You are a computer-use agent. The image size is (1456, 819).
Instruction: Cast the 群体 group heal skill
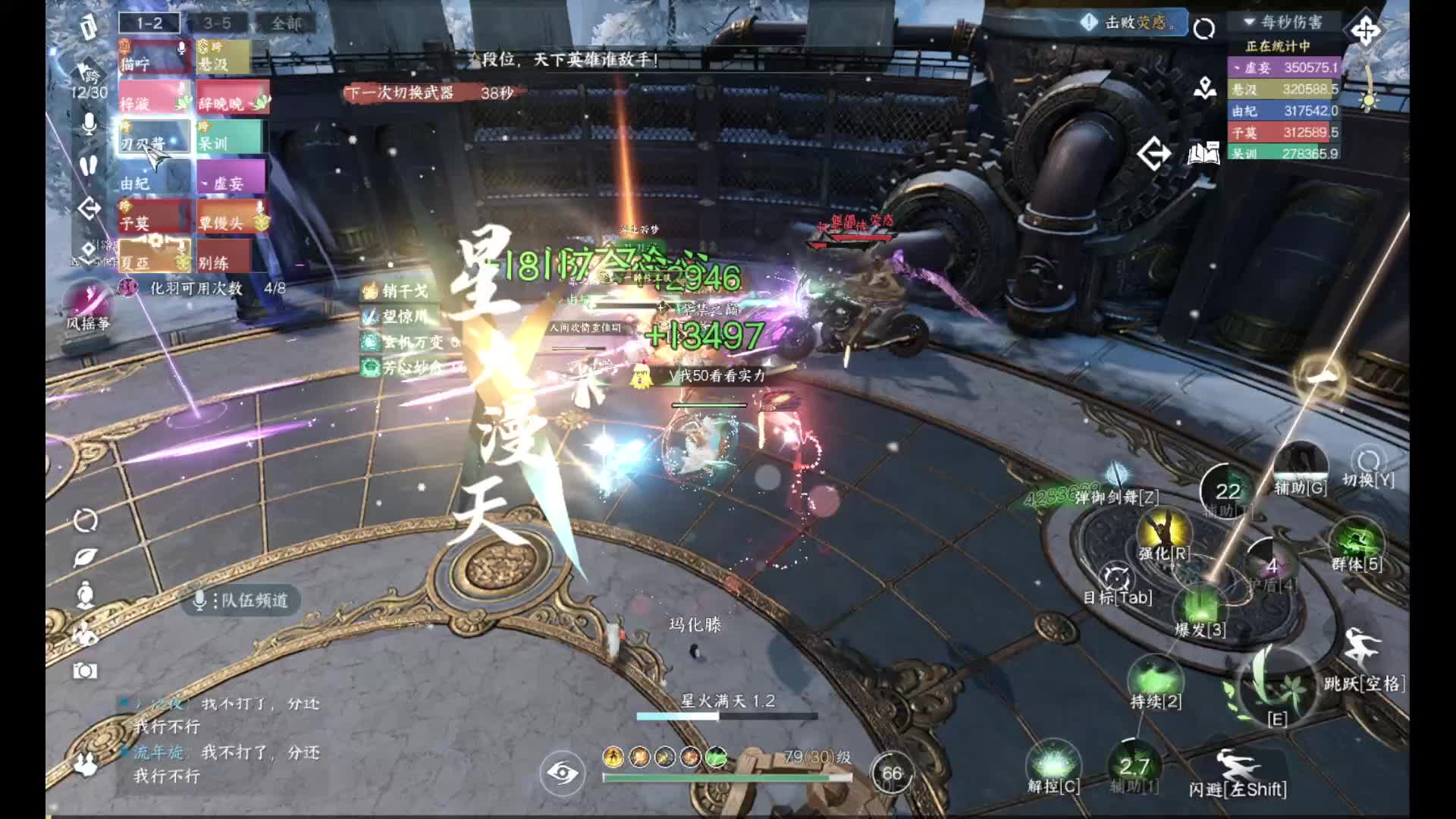[x=1357, y=543]
